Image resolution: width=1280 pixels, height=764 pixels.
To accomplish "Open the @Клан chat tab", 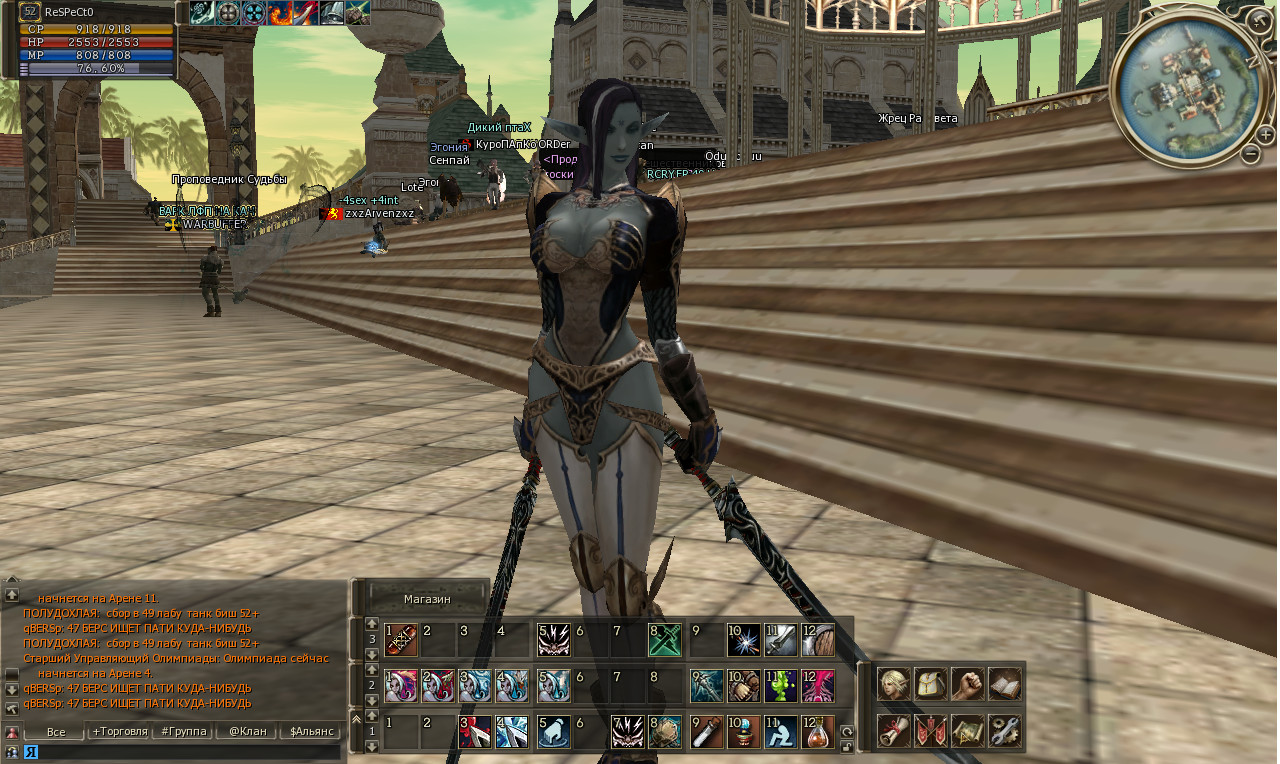I will 247,732.
